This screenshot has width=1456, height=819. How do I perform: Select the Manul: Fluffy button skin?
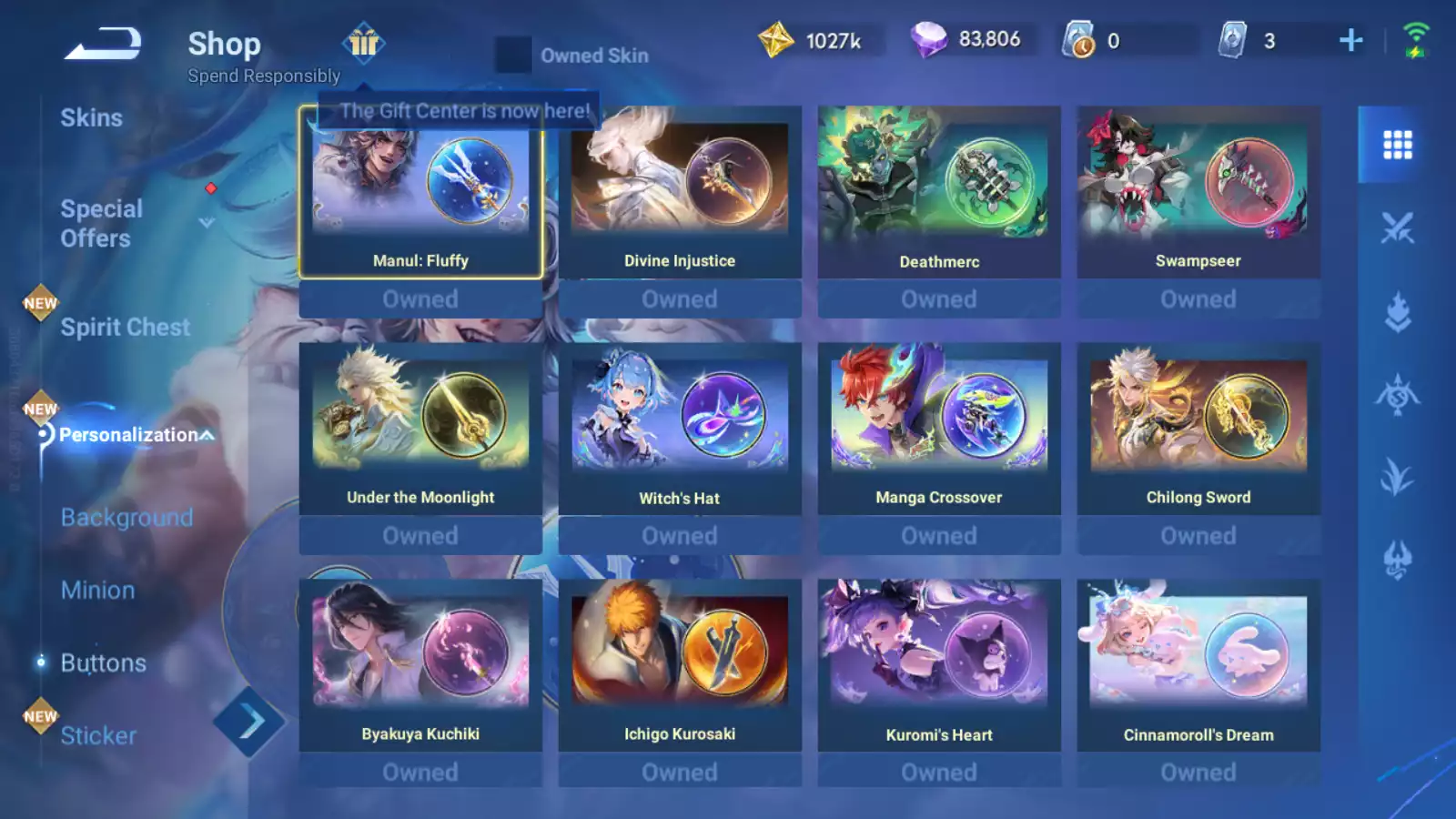[420, 193]
